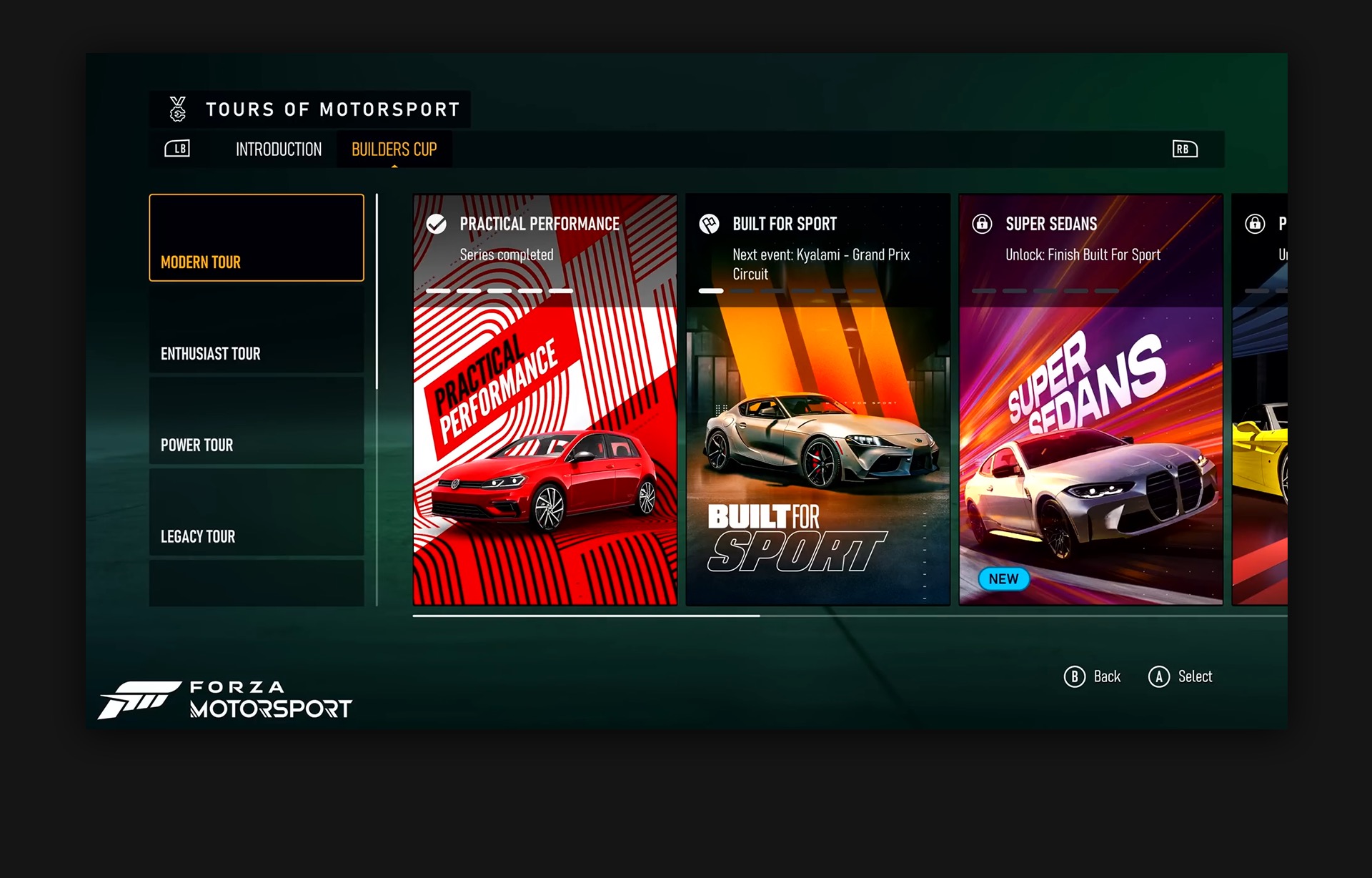
Task: Switch to the Introduction tab
Action: tap(279, 149)
